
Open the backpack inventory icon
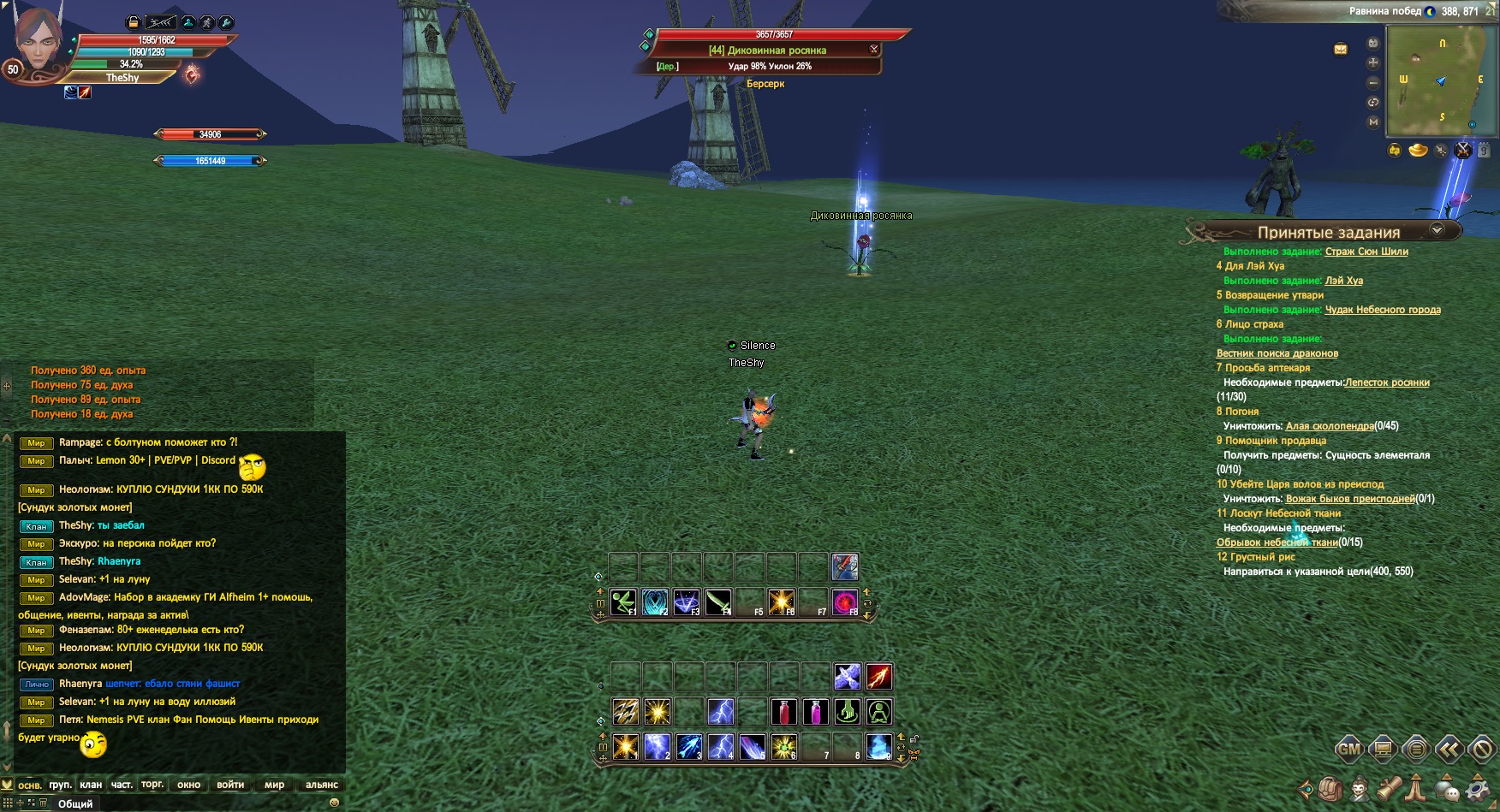1330,788
